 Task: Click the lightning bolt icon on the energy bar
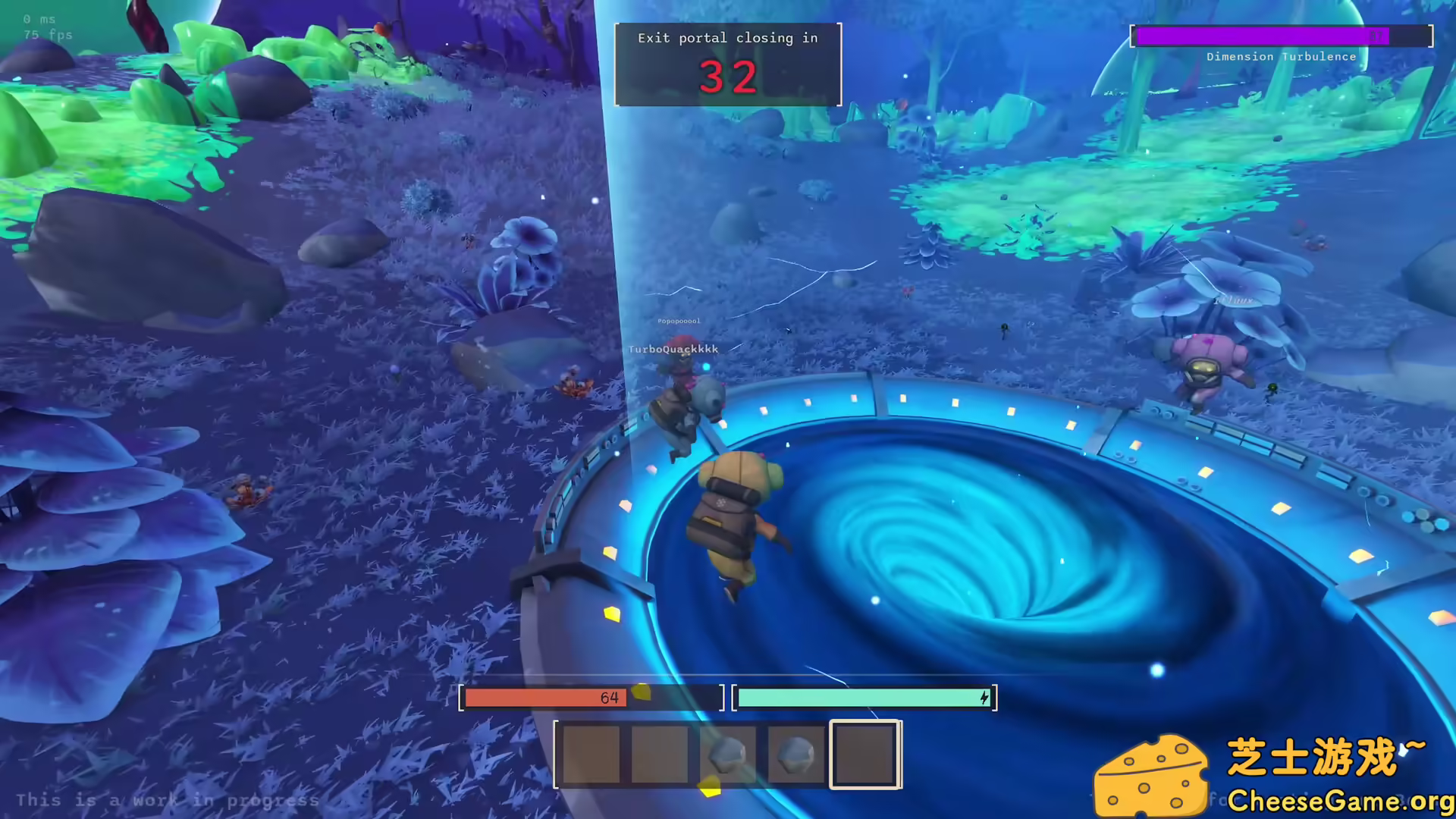[x=984, y=698]
